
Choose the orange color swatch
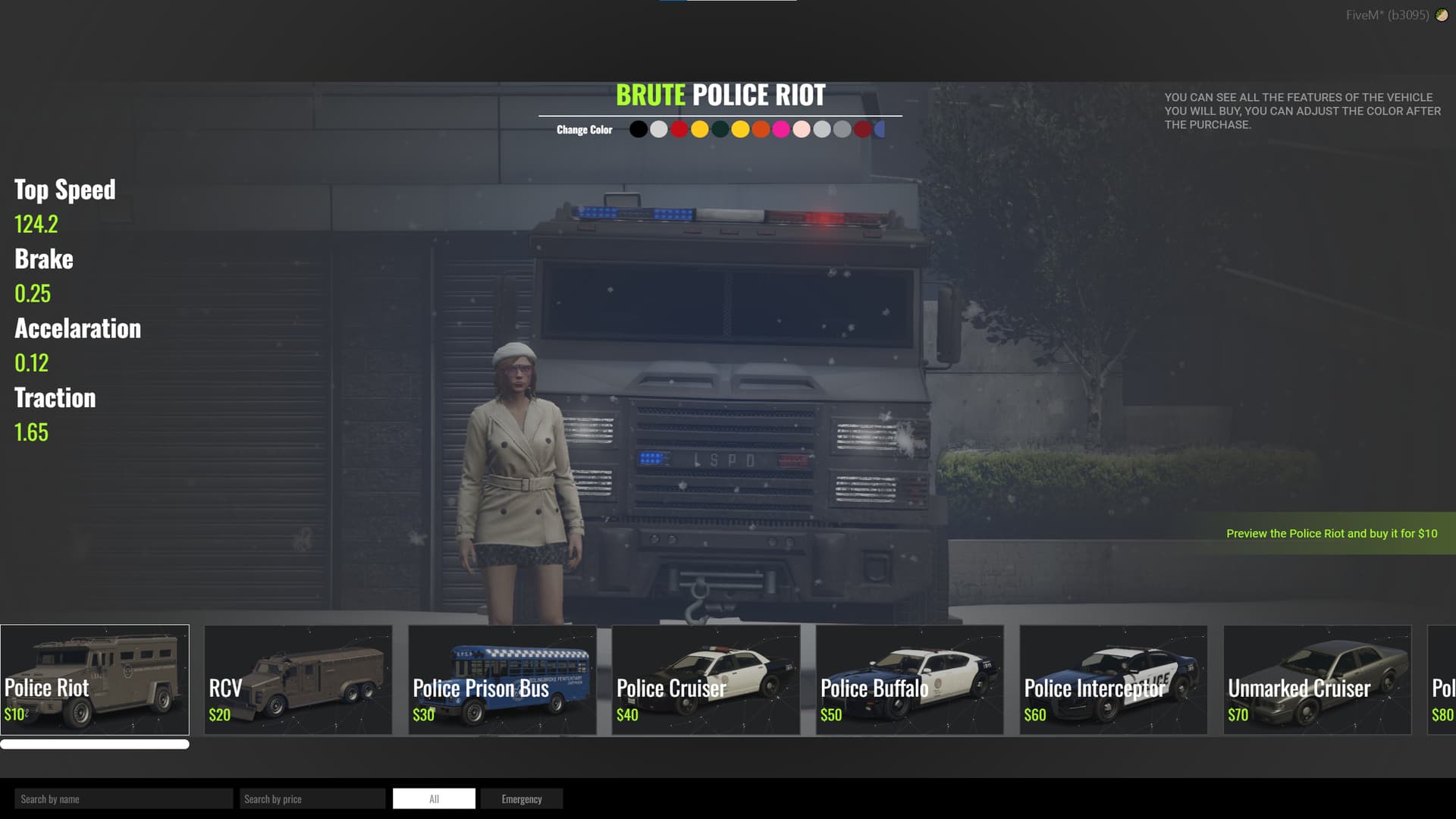click(x=761, y=130)
